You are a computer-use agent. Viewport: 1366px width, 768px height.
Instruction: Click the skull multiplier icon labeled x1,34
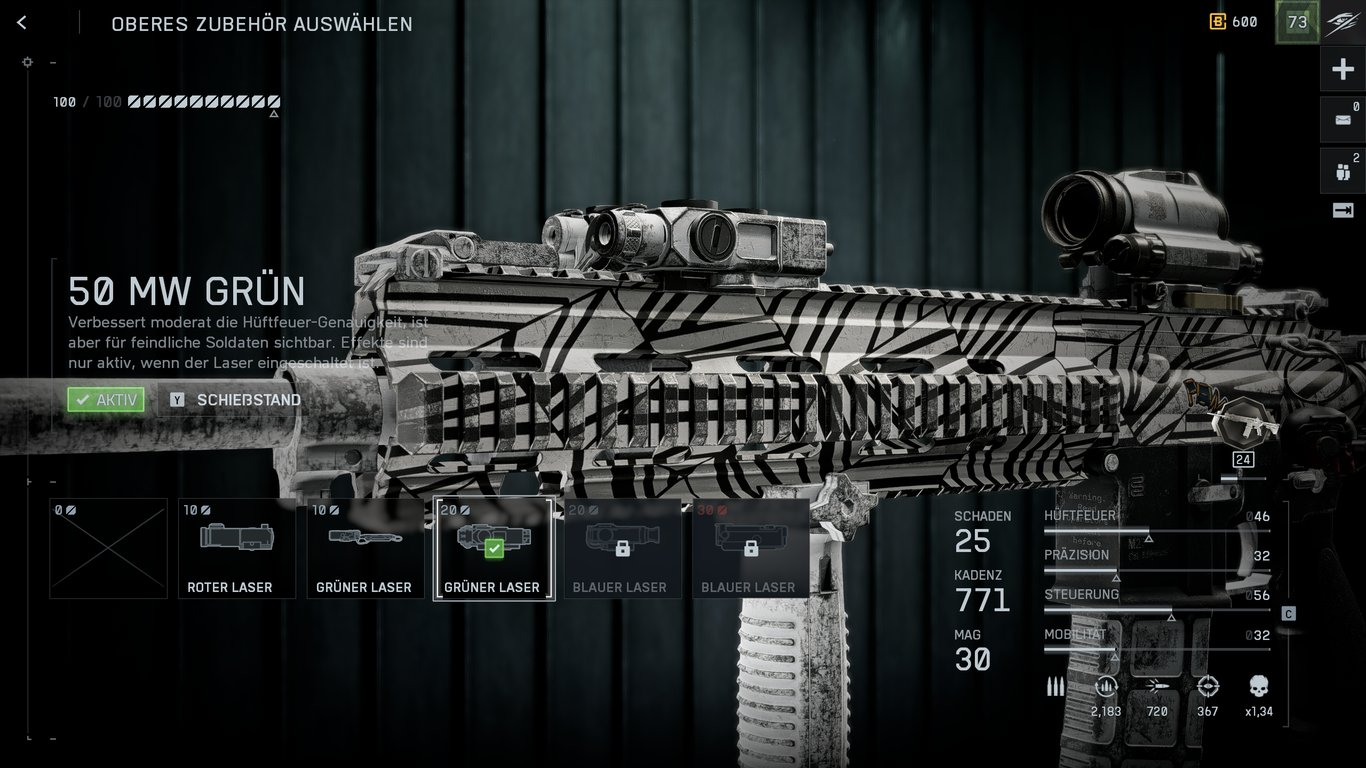(x=1256, y=687)
